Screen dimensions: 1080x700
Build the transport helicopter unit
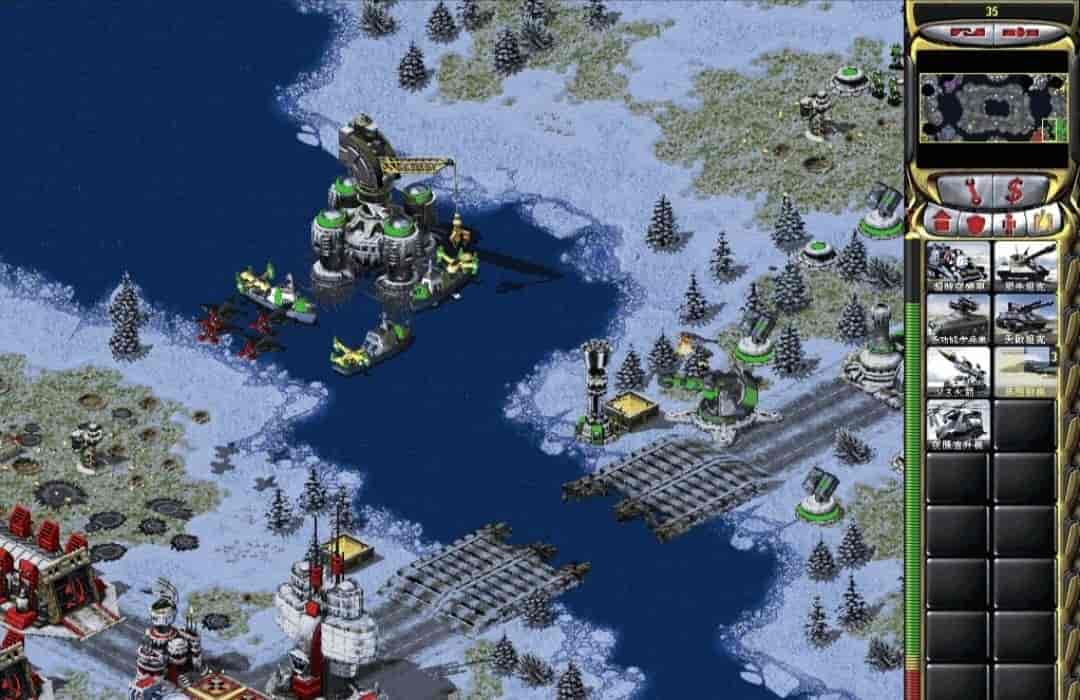958,423
